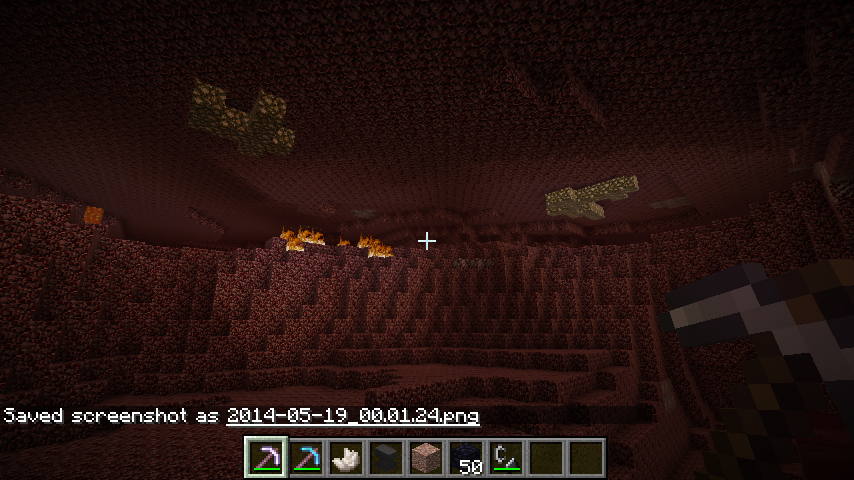Choose the white nether quartz slot
The image size is (854, 480).
click(346, 457)
